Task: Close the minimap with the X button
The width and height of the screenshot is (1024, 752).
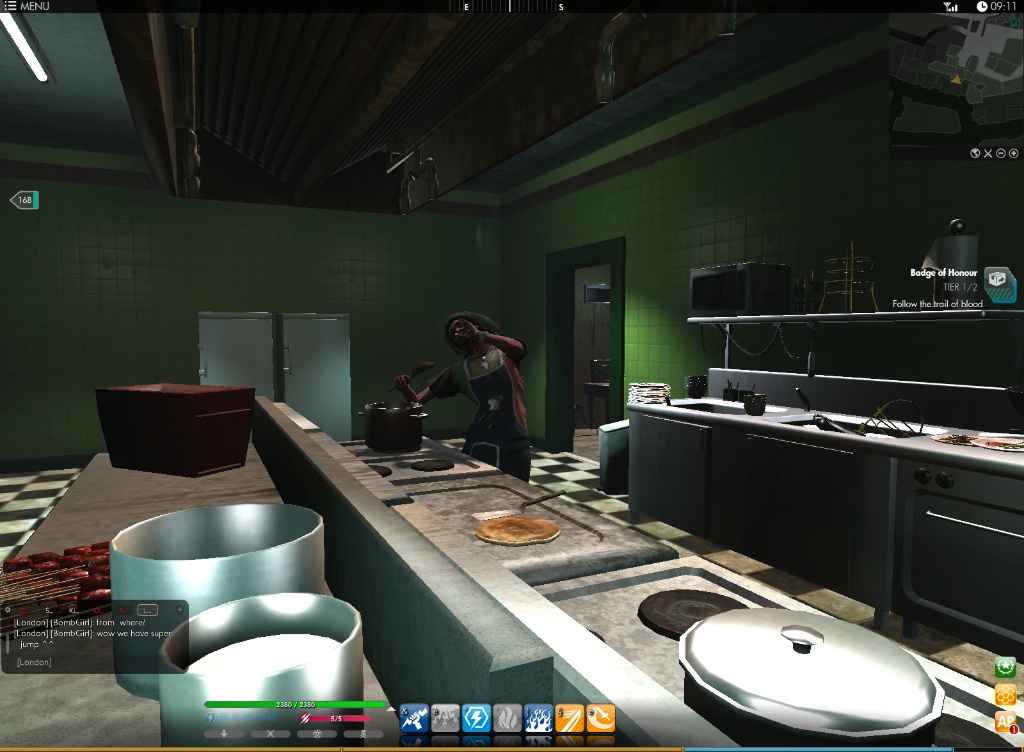Action: (x=987, y=153)
